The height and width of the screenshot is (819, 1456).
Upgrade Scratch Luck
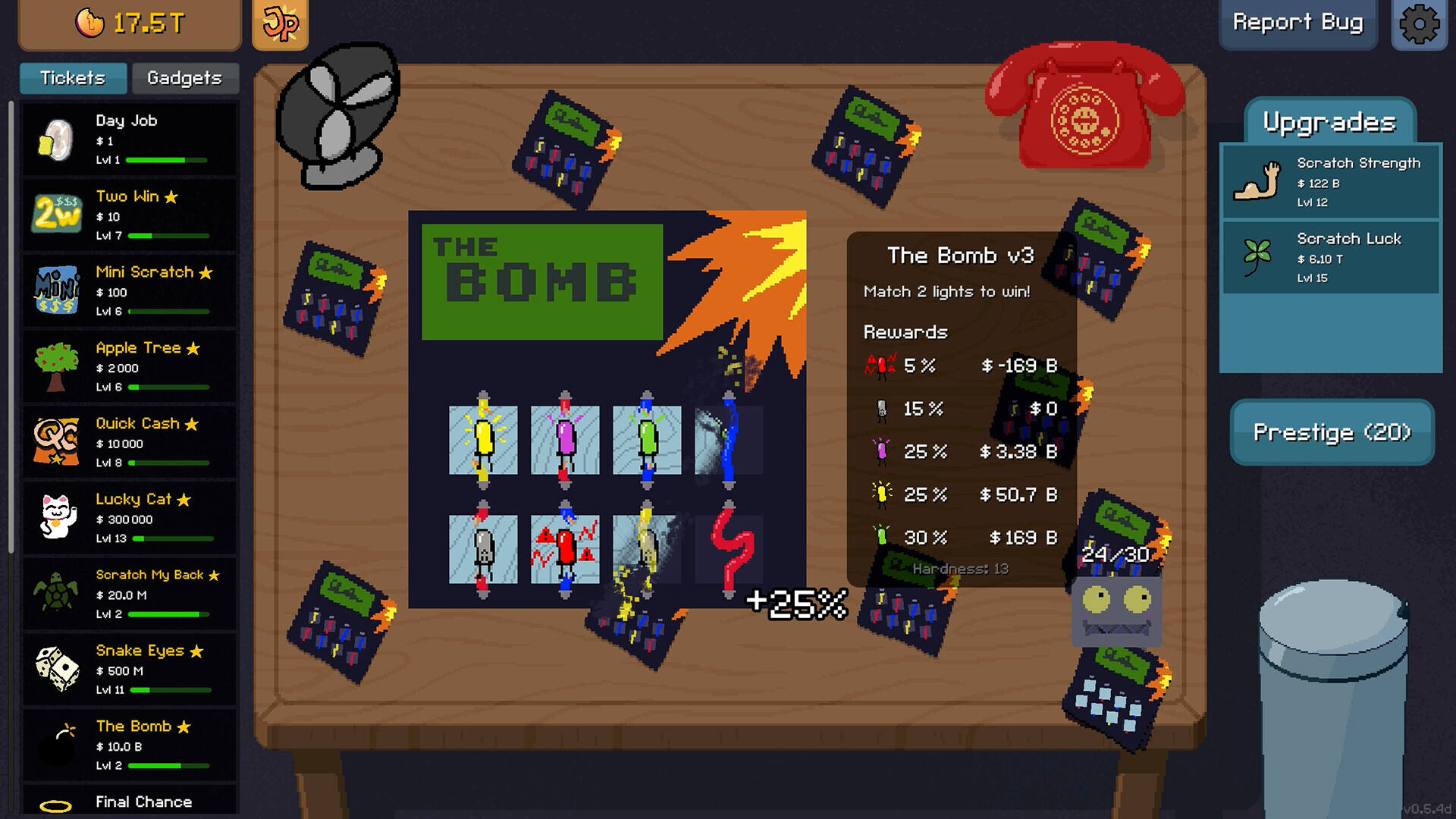pos(1331,258)
